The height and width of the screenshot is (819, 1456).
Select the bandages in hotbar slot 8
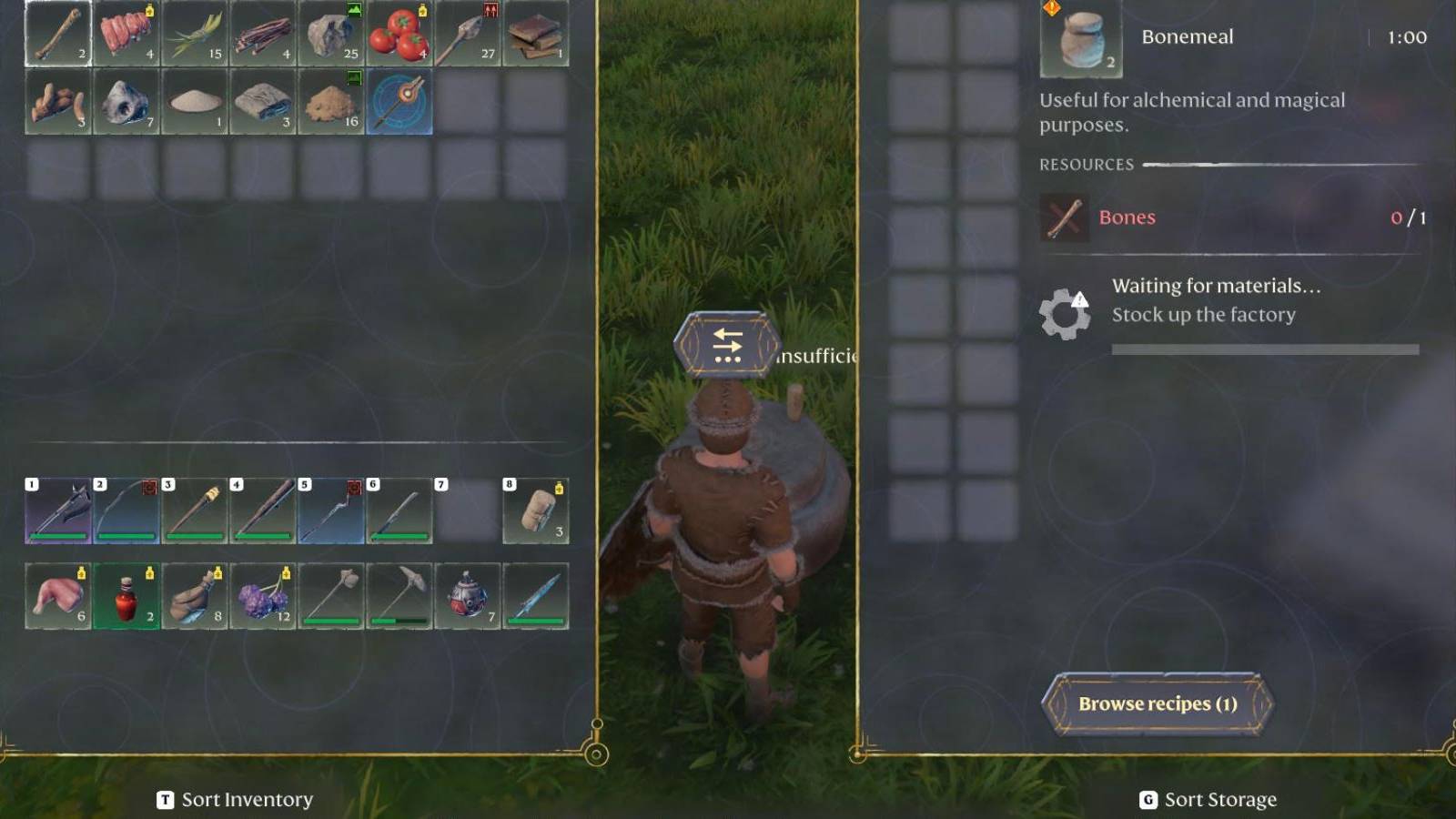pos(537,510)
